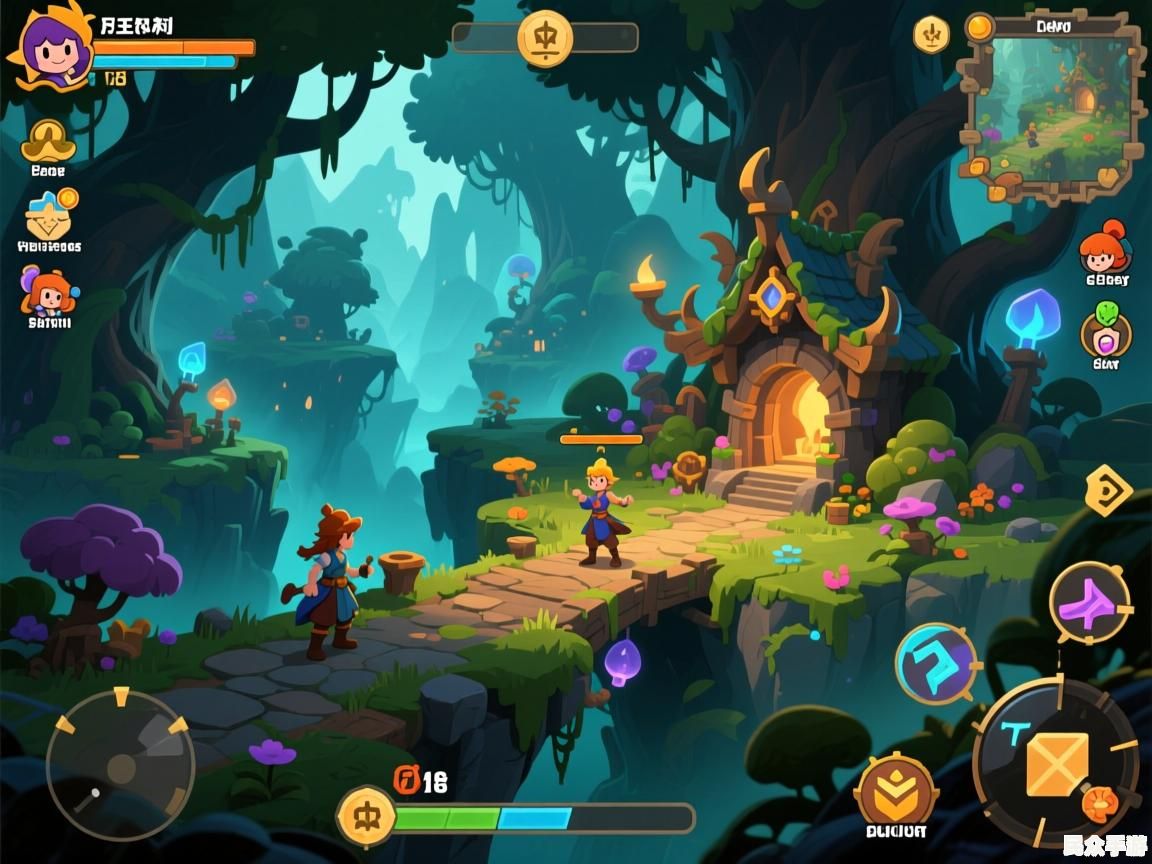Tap the yellow diamond arrow button
Screen dimensions: 1152x864
(x=1108, y=489)
